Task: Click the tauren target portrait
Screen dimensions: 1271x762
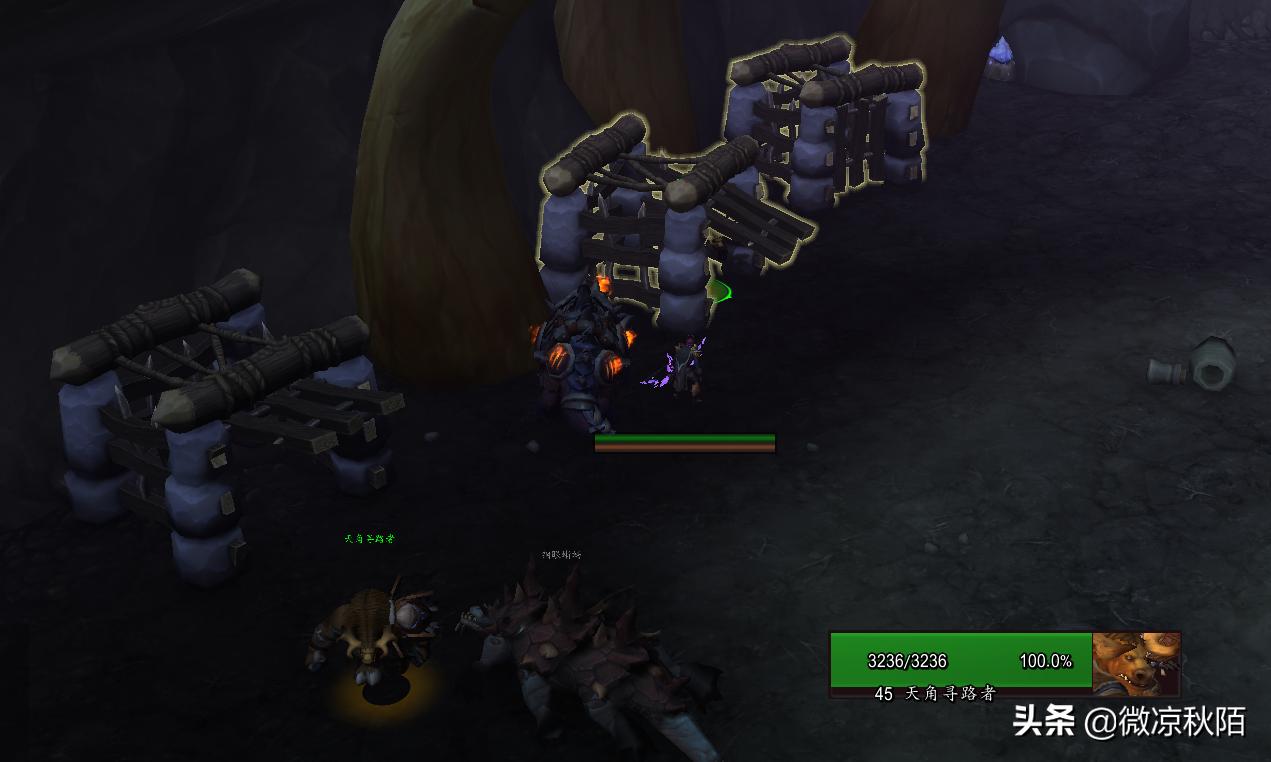Action: tap(1136, 662)
